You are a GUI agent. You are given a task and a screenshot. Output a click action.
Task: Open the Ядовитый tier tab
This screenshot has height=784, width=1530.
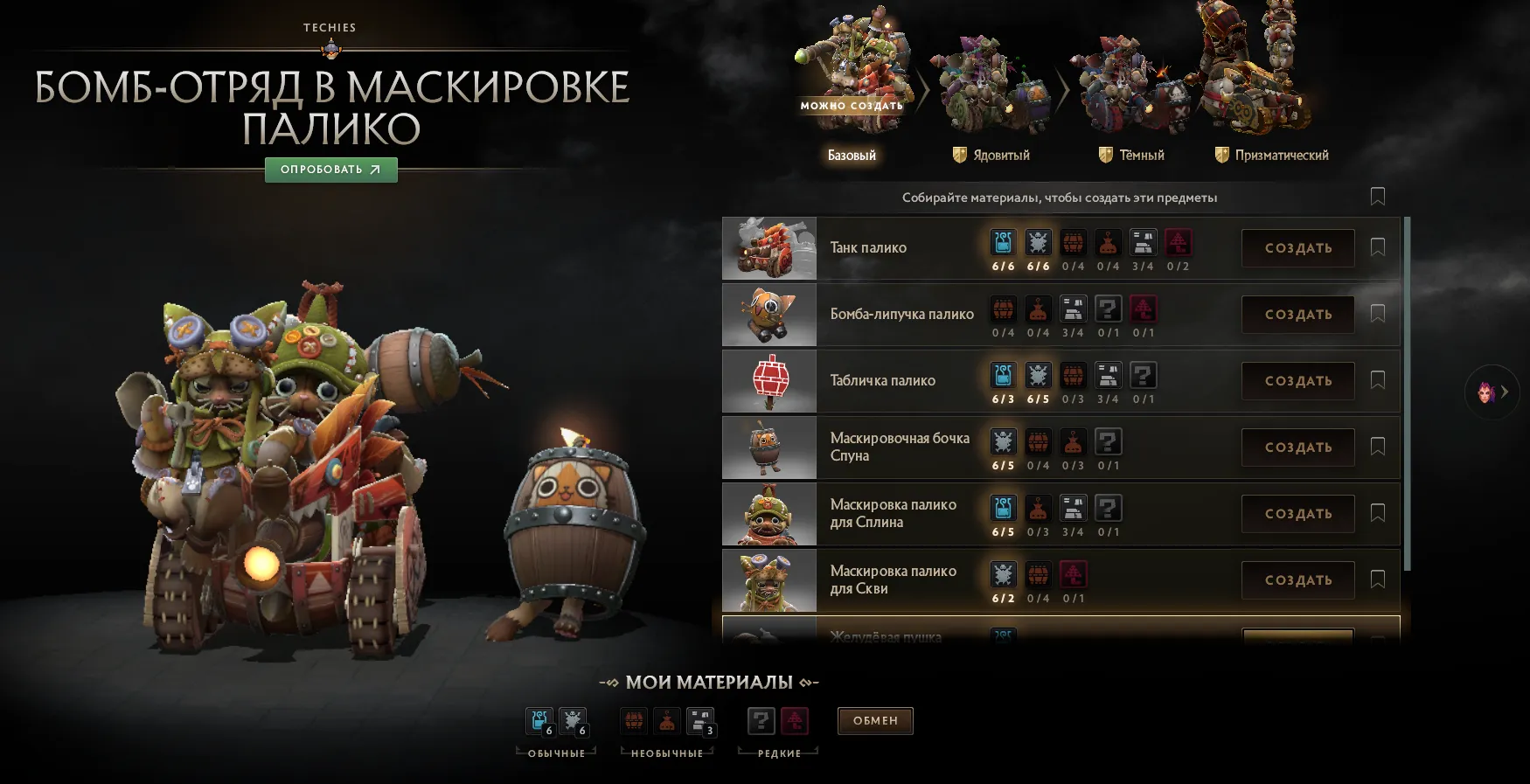pos(991,155)
